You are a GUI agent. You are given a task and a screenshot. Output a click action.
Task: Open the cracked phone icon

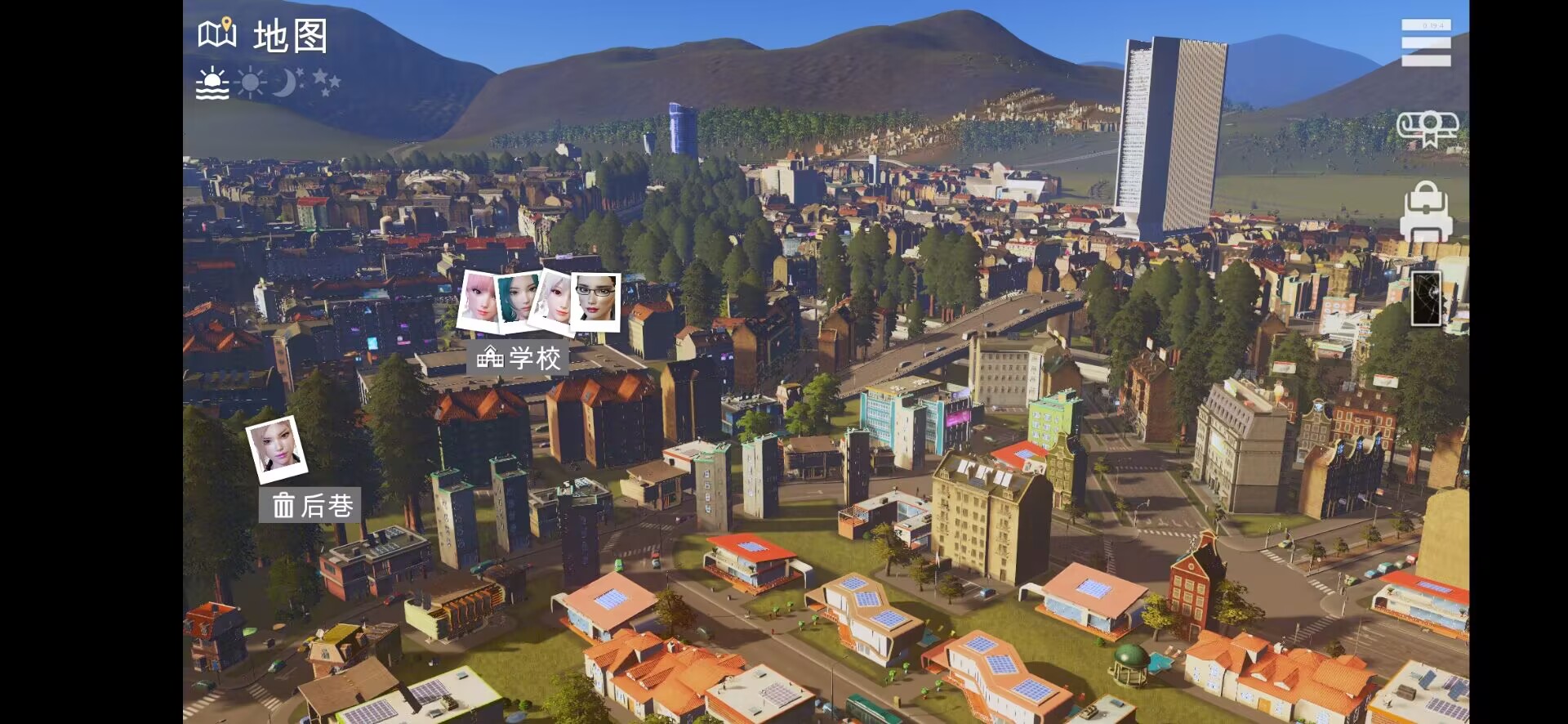(x=1427, y=298)
